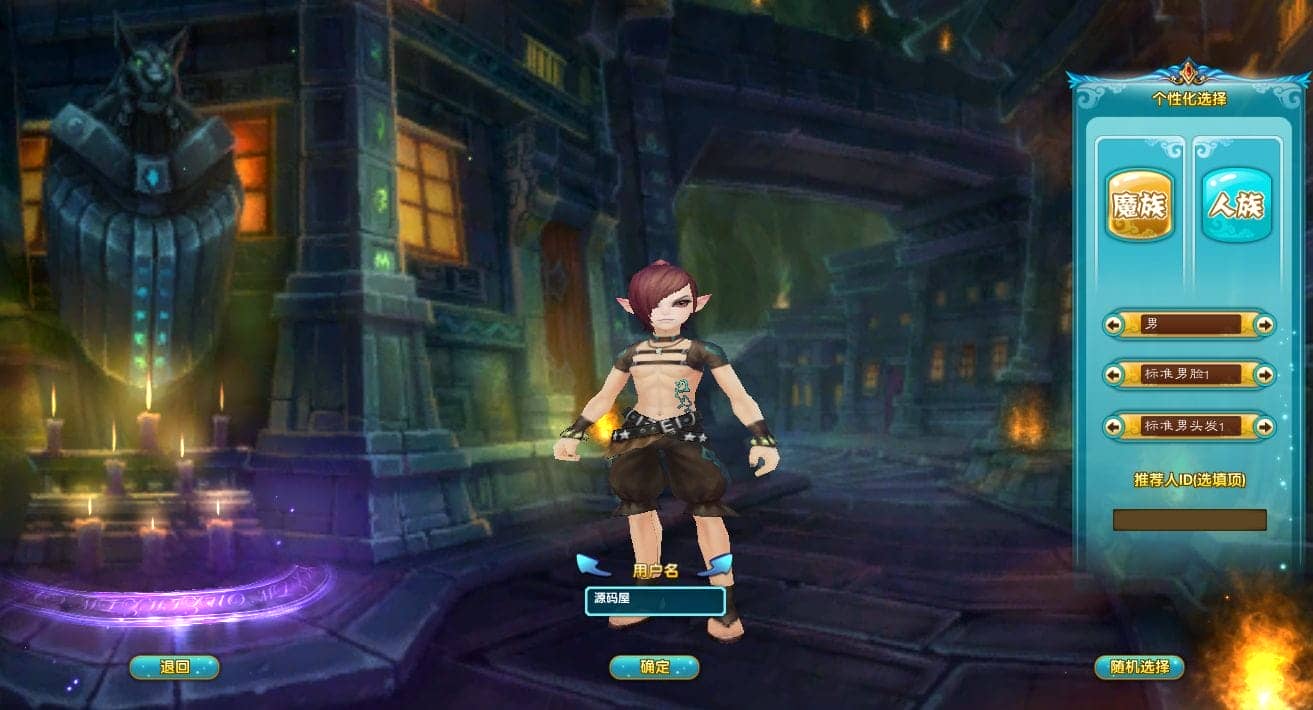Viewport: 1313px width, 710px height.
Task: Select previous face with 标准男脸1 left arrow
Action: pos(1113,374)
